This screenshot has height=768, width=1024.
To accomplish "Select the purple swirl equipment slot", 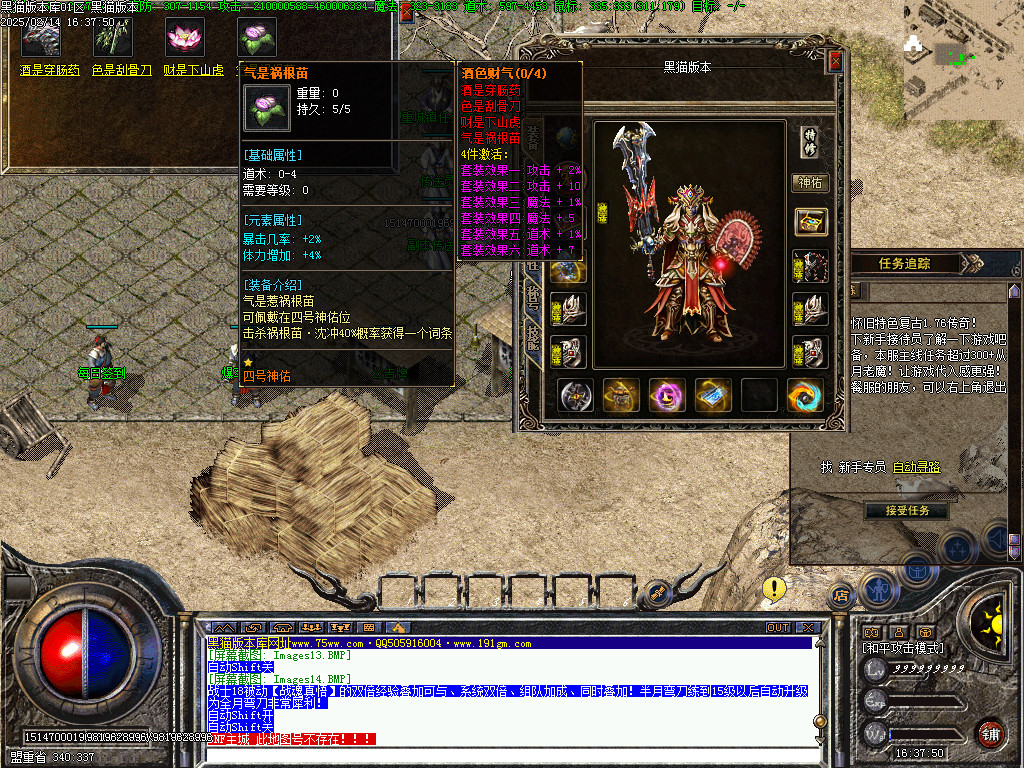I will [667, 395].
